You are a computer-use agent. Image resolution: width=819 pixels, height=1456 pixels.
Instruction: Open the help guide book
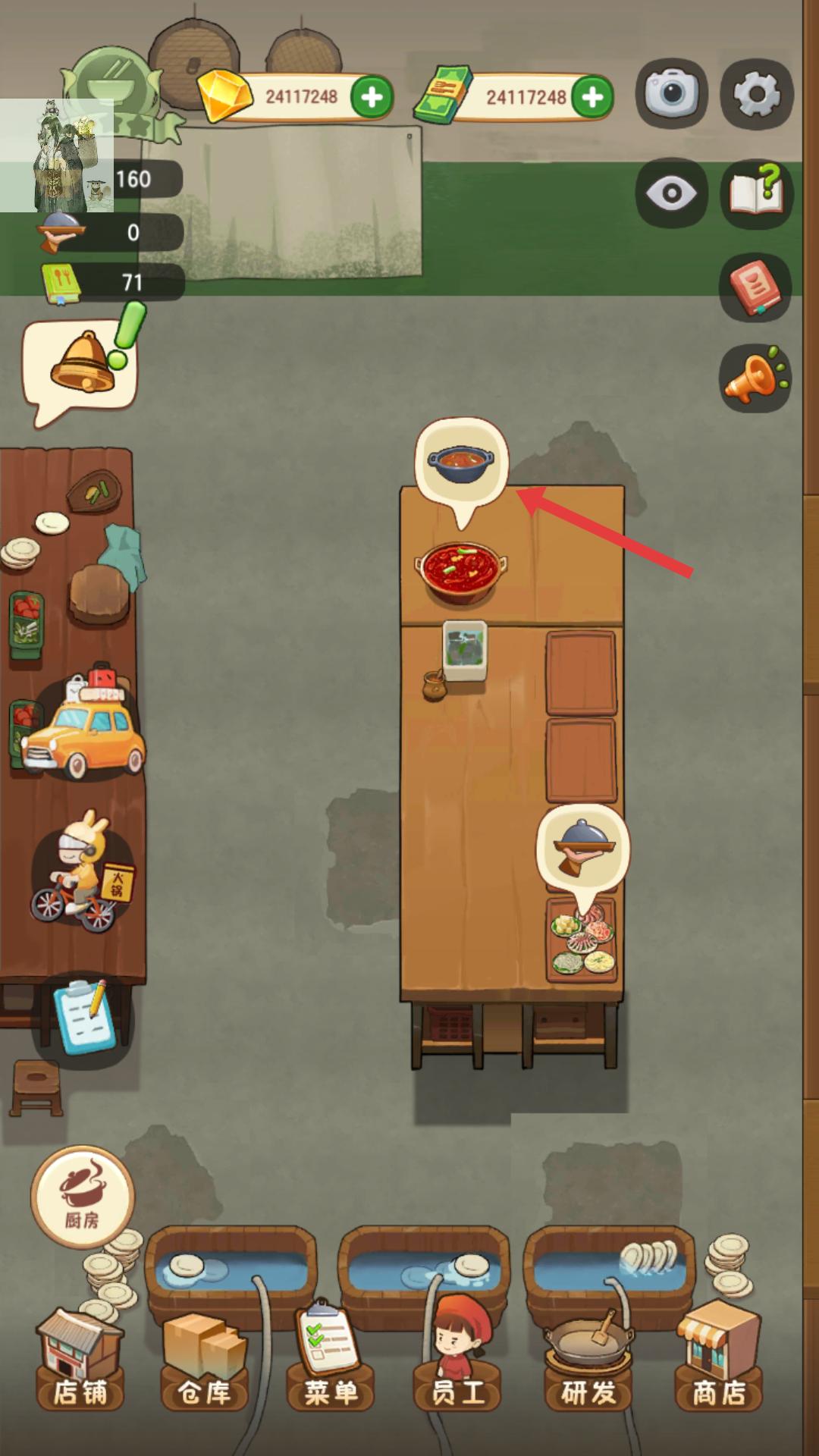(x=756, y=192)
